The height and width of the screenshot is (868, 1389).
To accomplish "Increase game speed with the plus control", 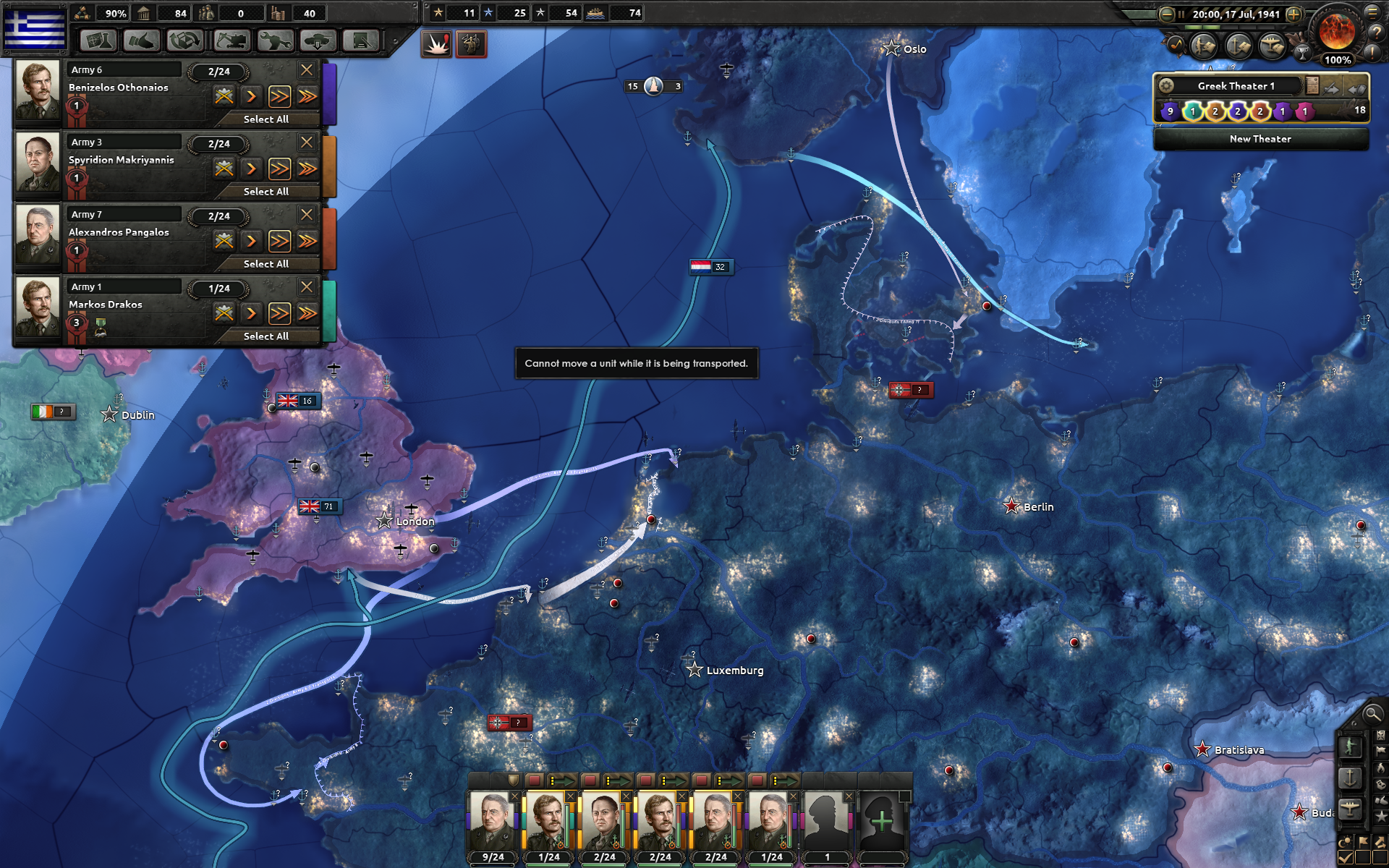I will [x=1294, y=14].
